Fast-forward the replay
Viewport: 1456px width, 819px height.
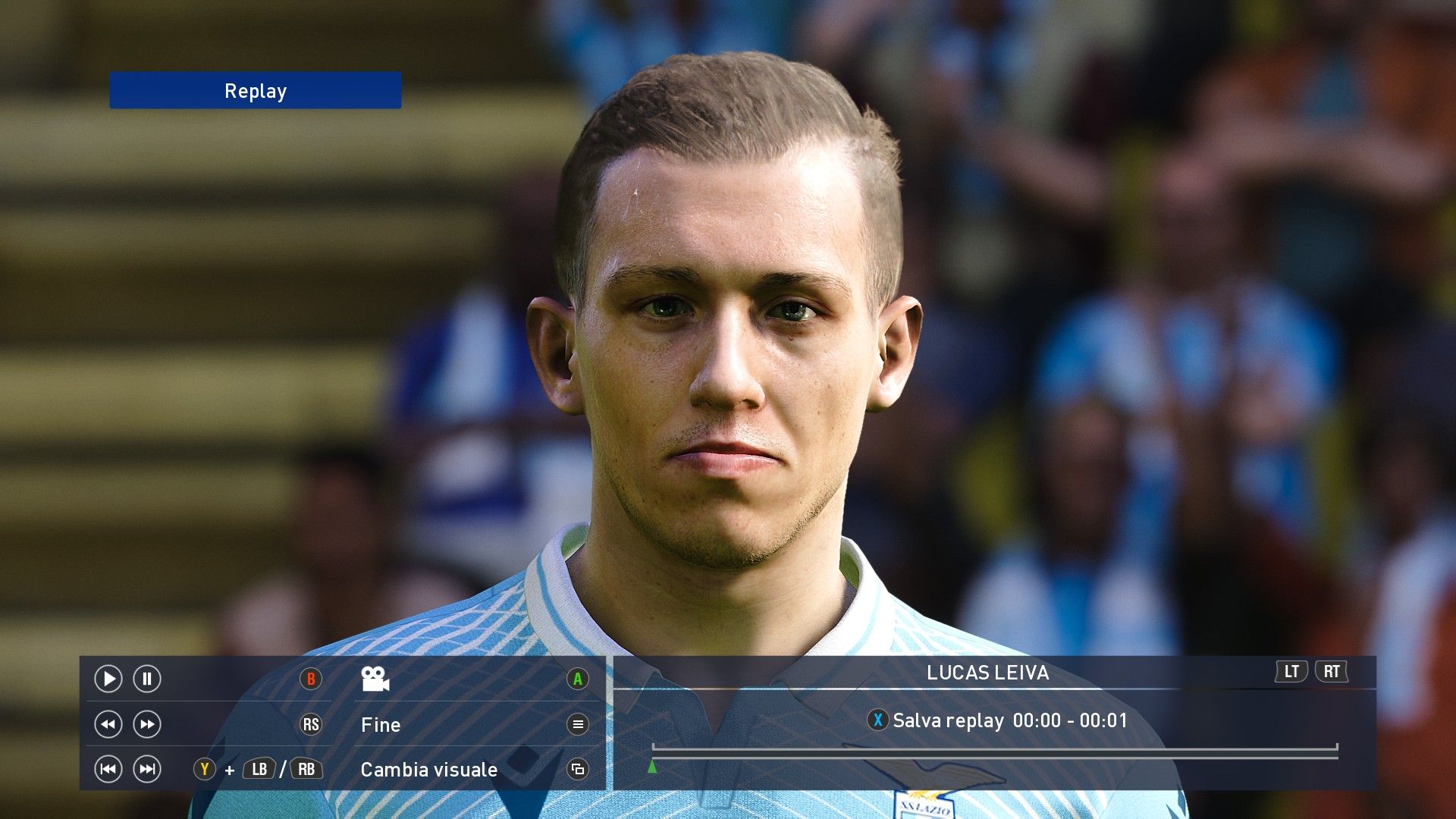click(147, 724)
